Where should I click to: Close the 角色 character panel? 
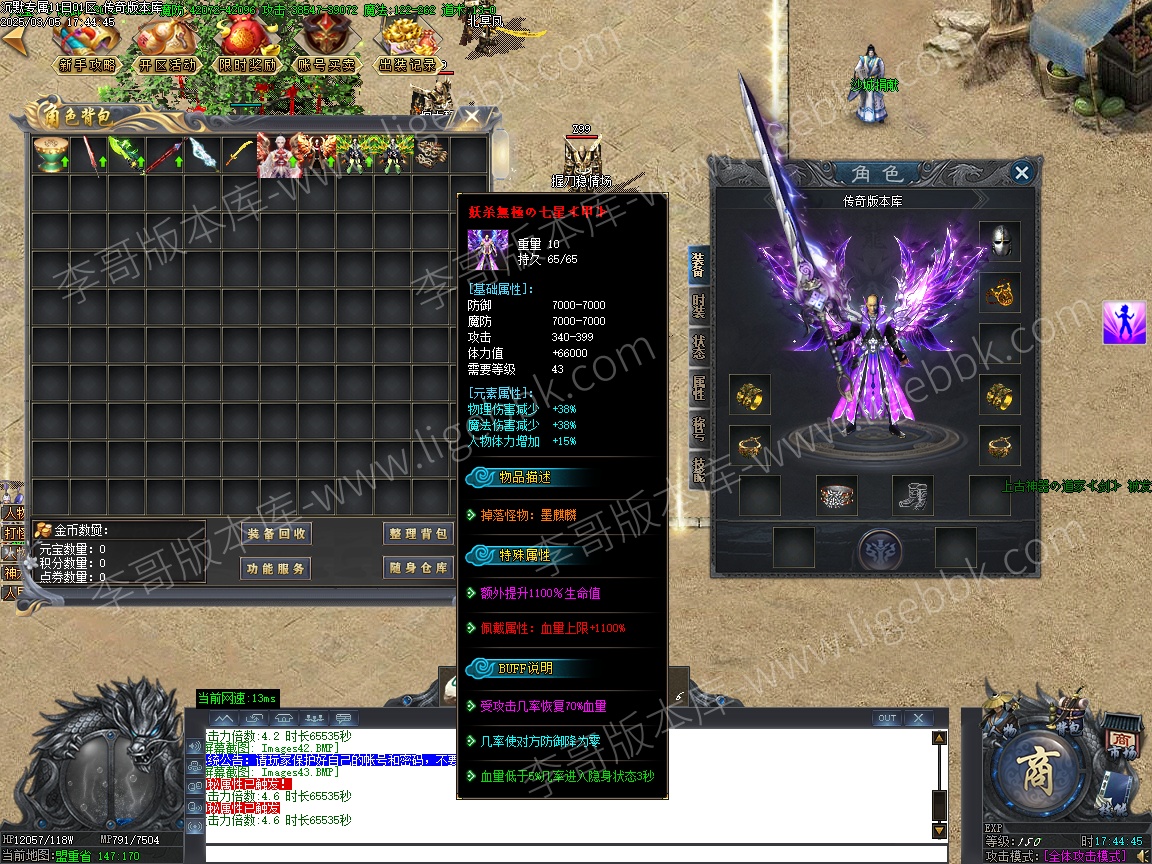1021,173
